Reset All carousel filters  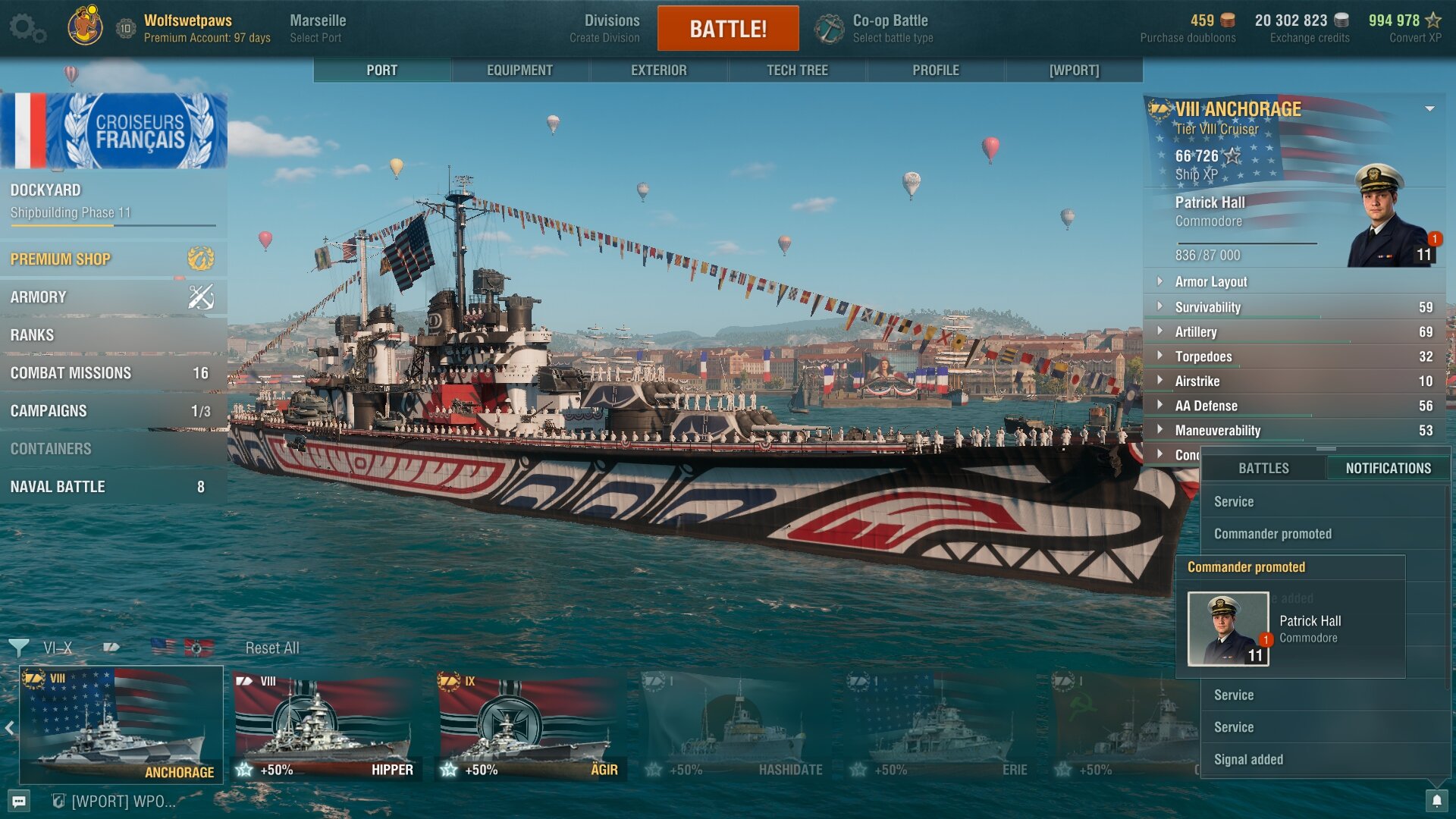pos(271,648)
